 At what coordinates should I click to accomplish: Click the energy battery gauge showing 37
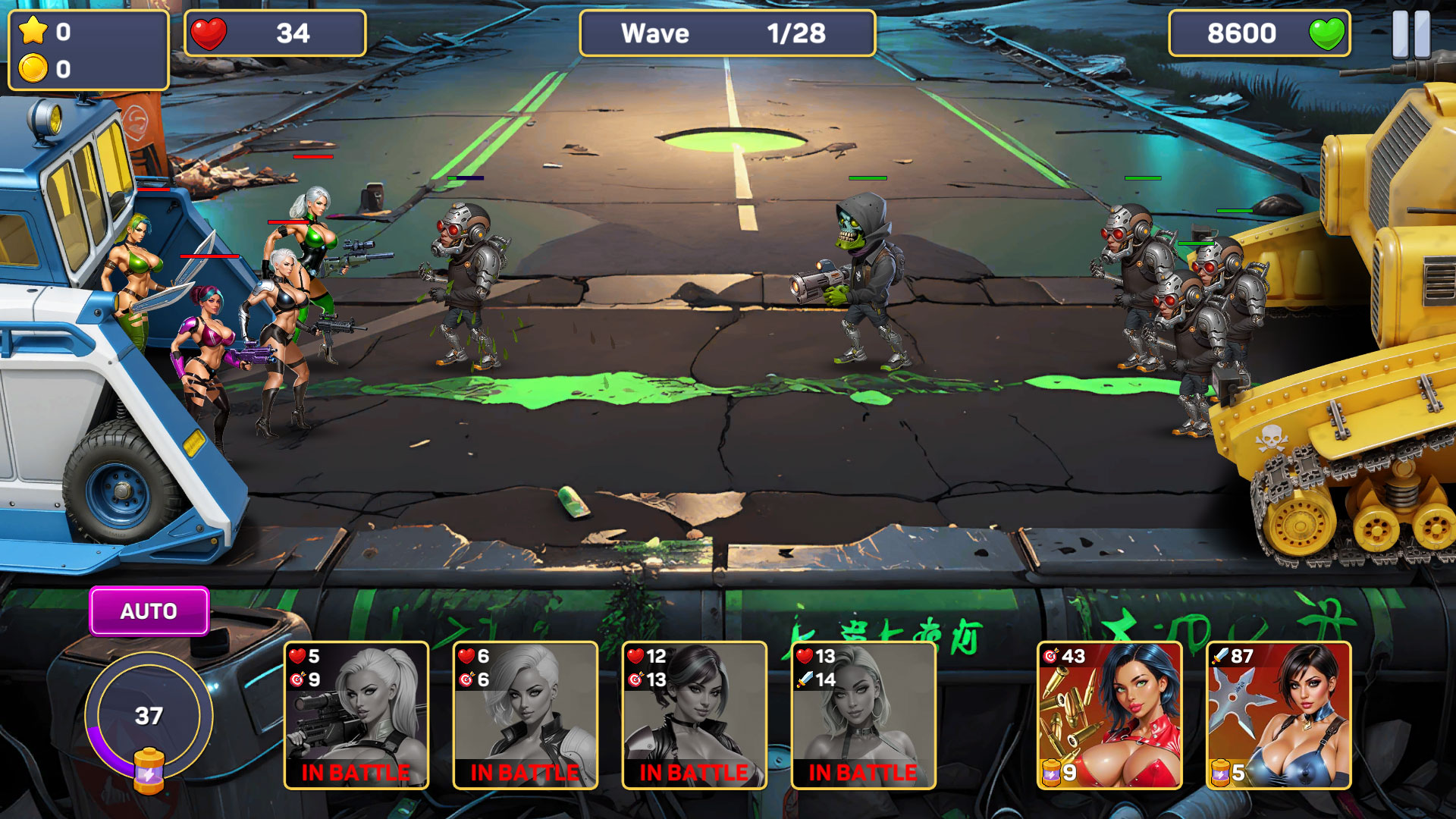149,717
